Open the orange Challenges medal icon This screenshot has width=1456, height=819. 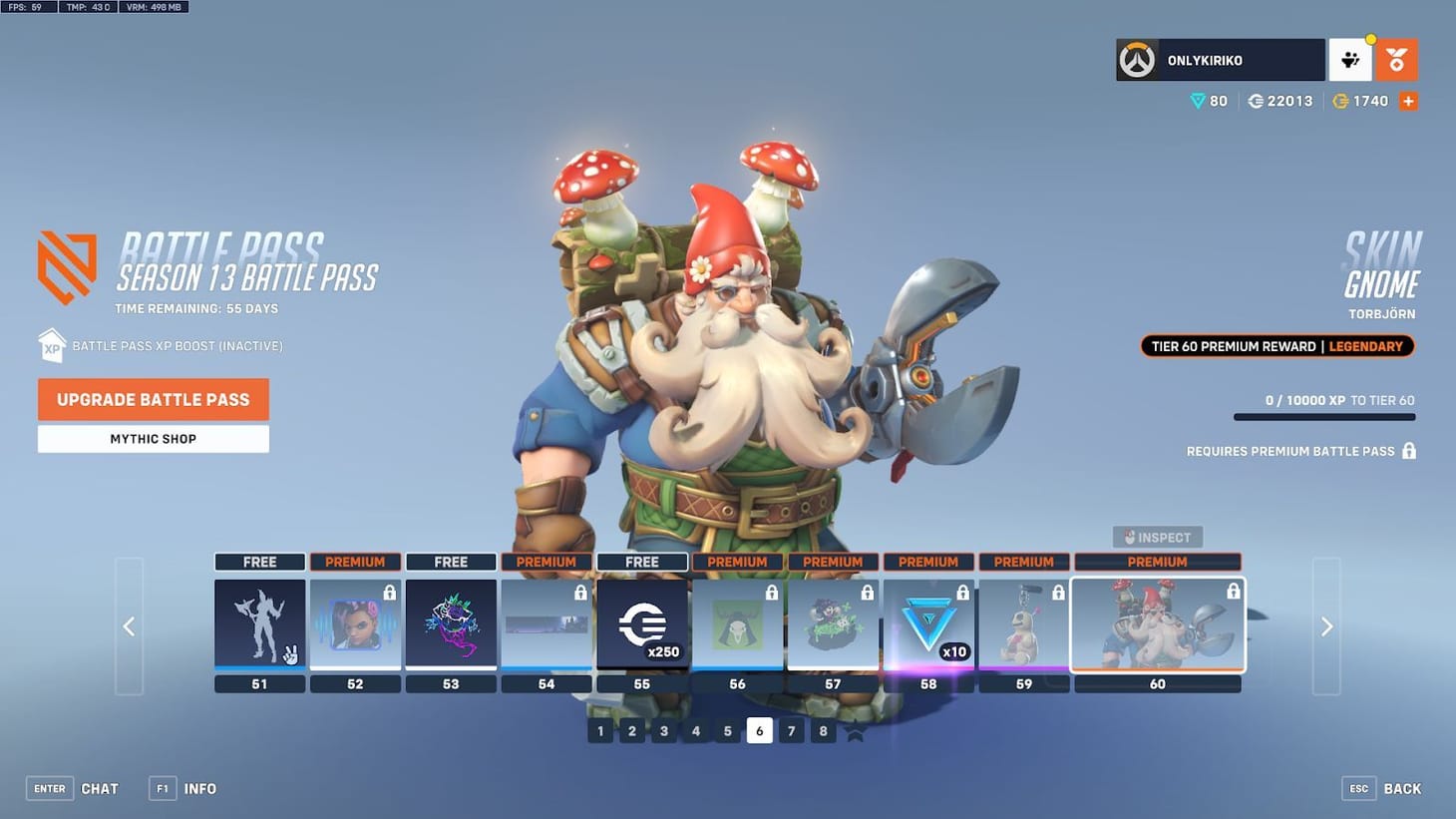click(x=1396, y=60)
